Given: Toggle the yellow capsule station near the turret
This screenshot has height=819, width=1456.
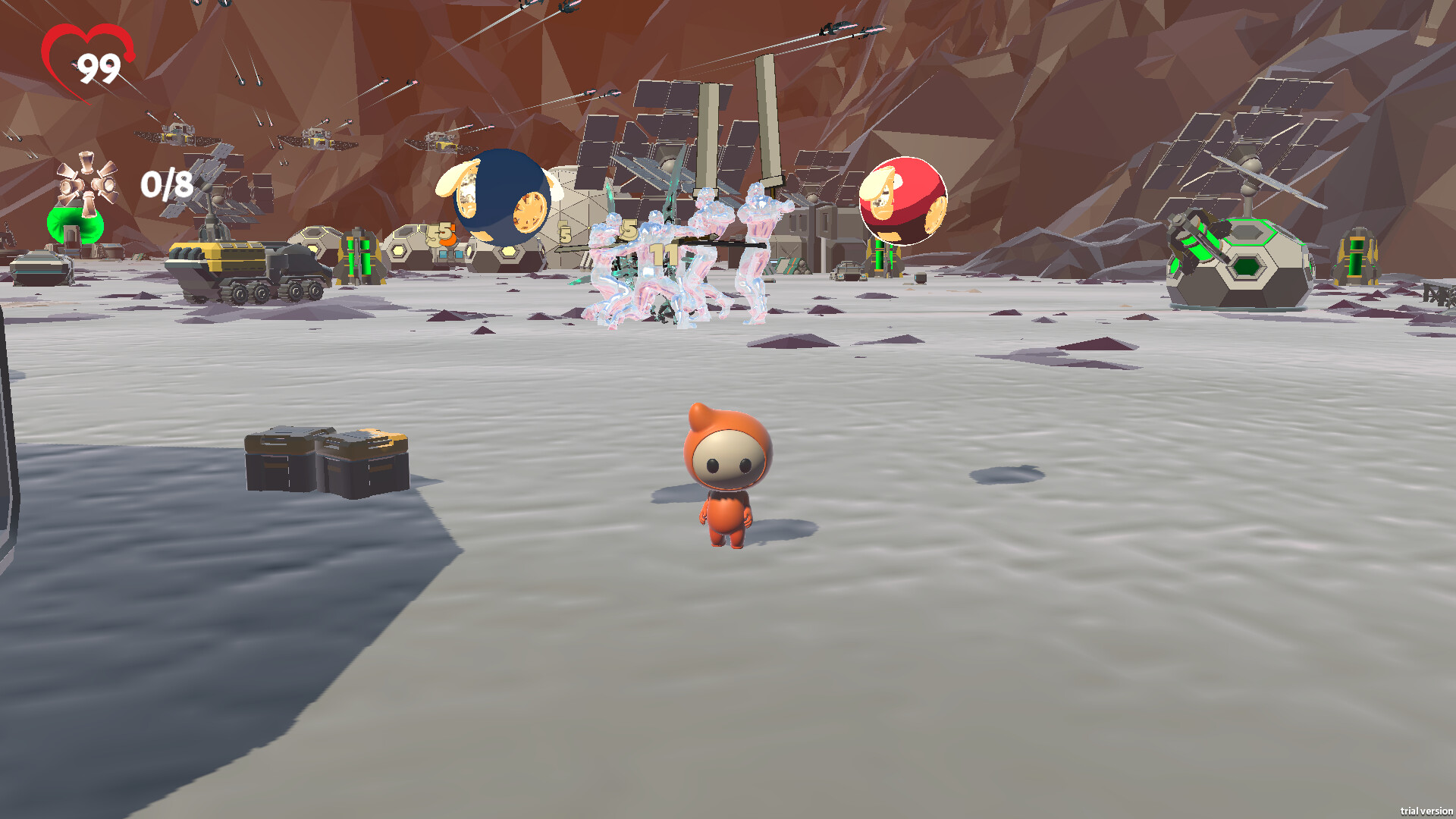Looking at the screenshot, I should click(x=1354, y=258).
